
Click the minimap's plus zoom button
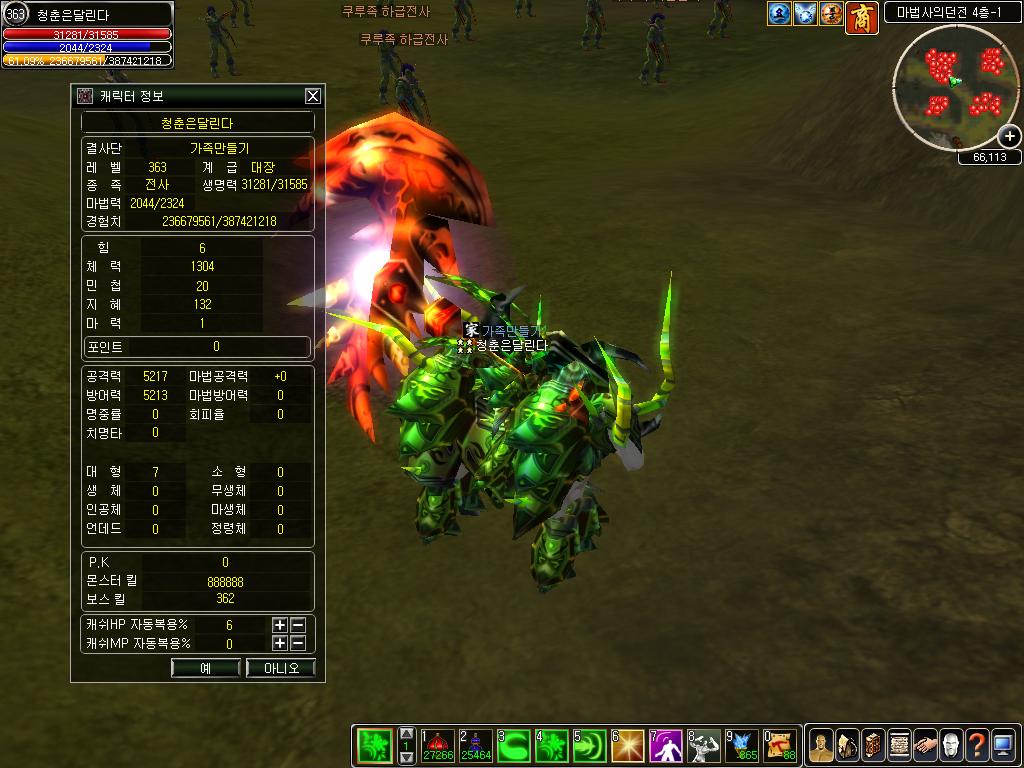click(x=1010, y=137)
